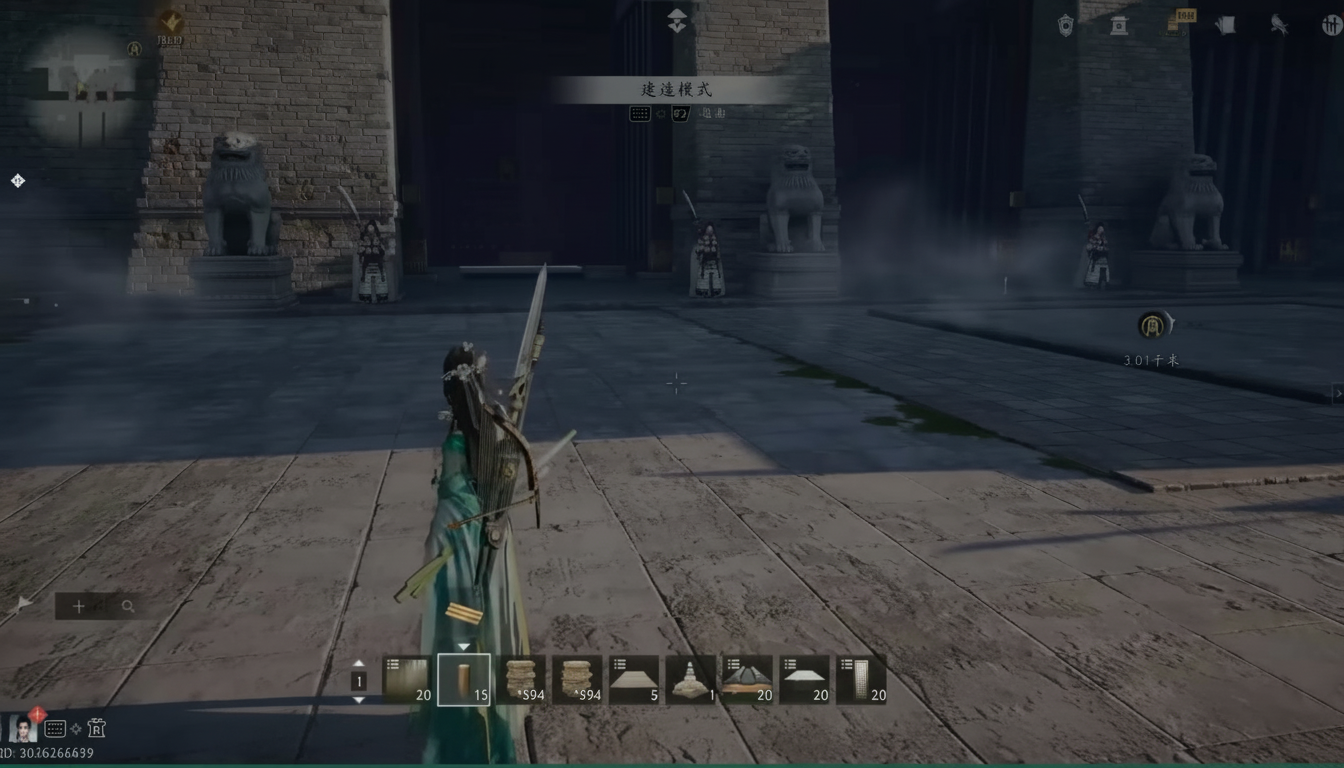The image size is (1344, 768).
Task: Expand the double-arrow panel at top center
Action: pyautogui.click(x=677, y=20)
